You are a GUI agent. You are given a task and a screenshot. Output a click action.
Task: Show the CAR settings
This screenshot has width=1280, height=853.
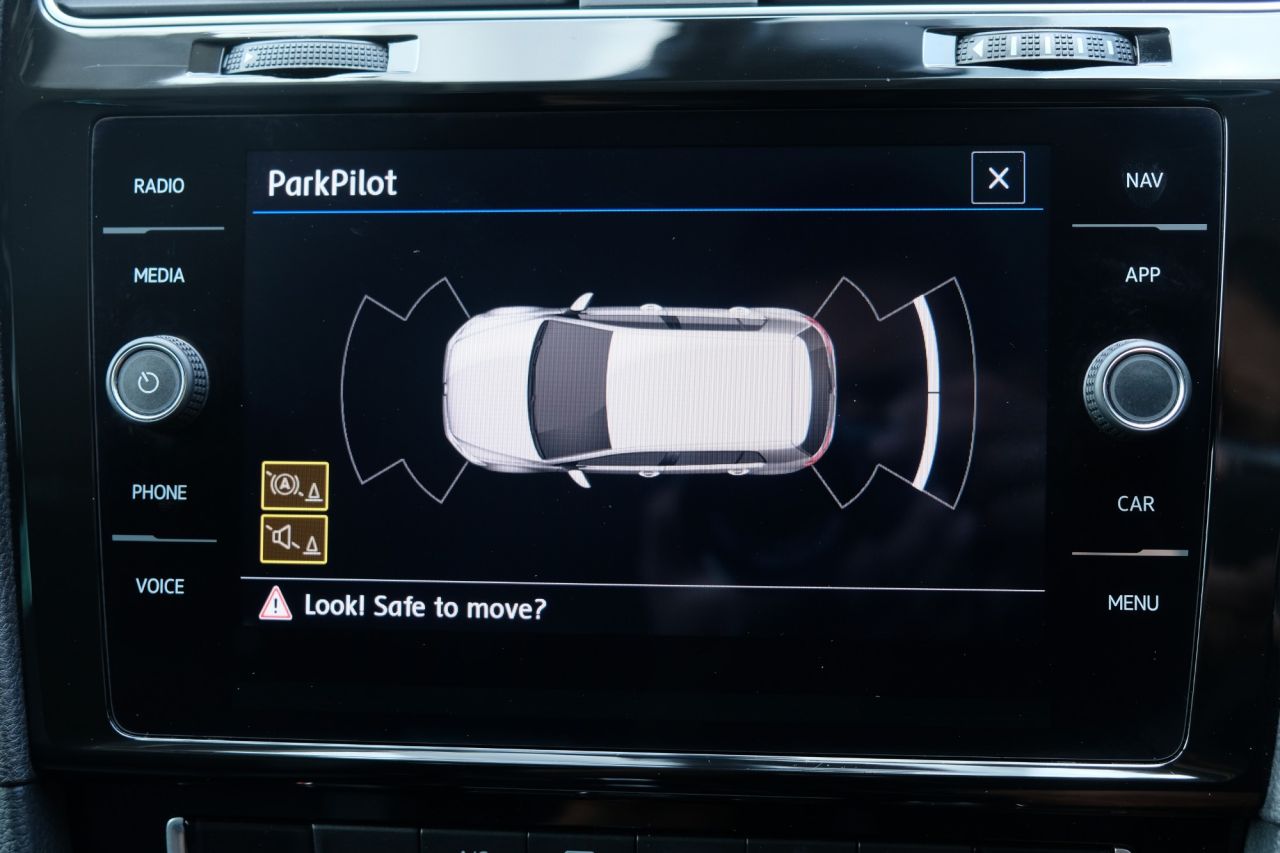[1136, 504]
